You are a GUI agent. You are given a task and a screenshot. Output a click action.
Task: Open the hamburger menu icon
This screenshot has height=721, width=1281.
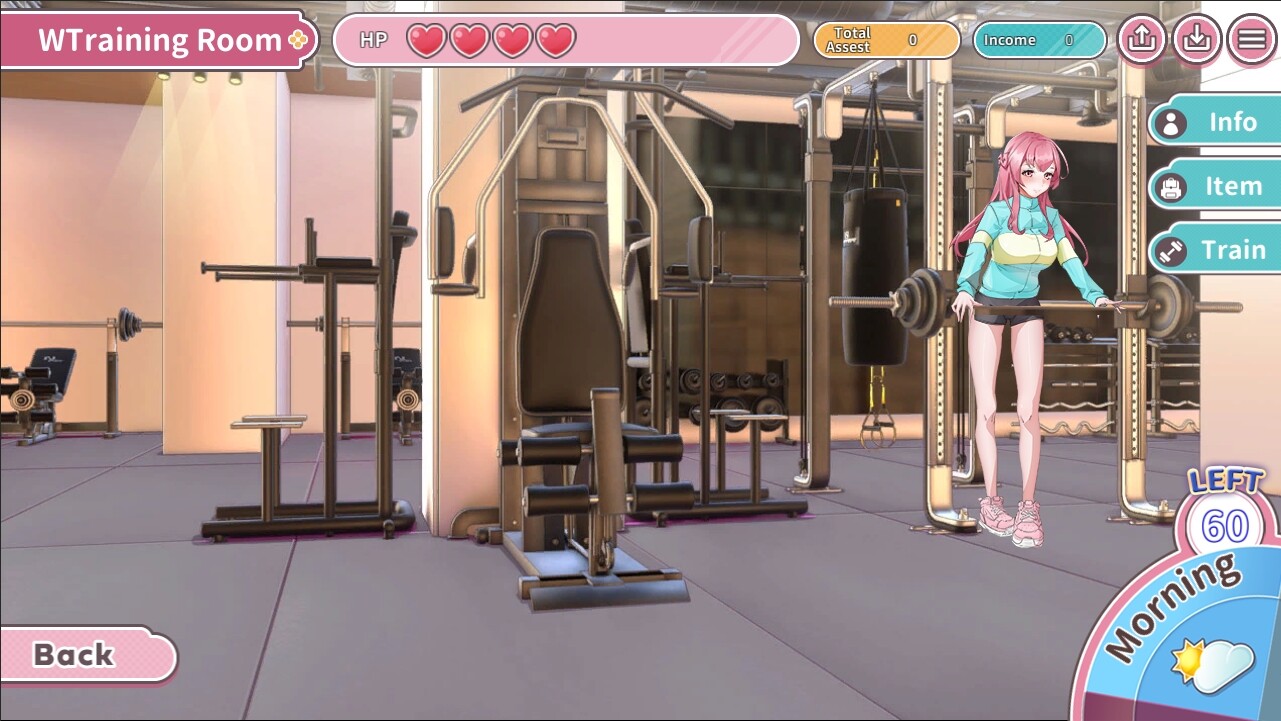click(1249, 40)
